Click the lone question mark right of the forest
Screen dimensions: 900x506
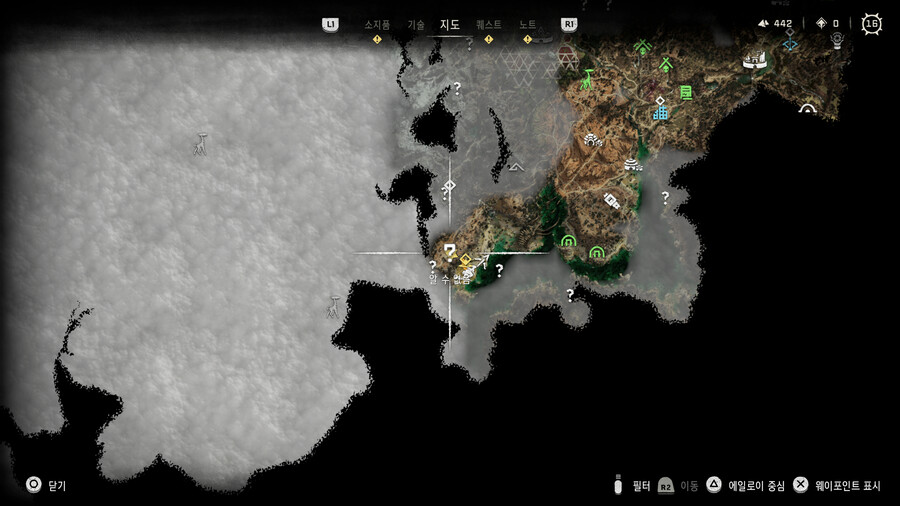point(665,197)
